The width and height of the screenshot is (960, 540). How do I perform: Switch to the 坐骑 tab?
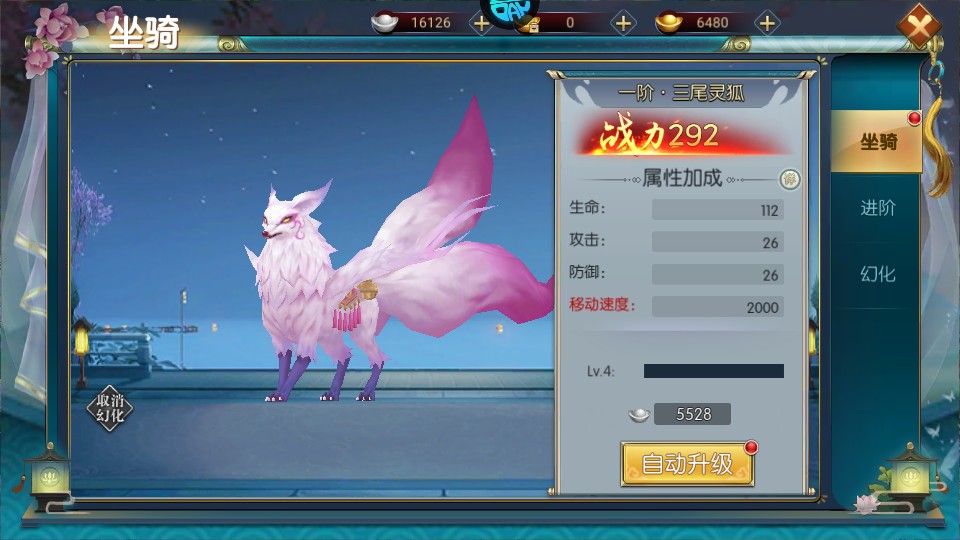[877, 142]
